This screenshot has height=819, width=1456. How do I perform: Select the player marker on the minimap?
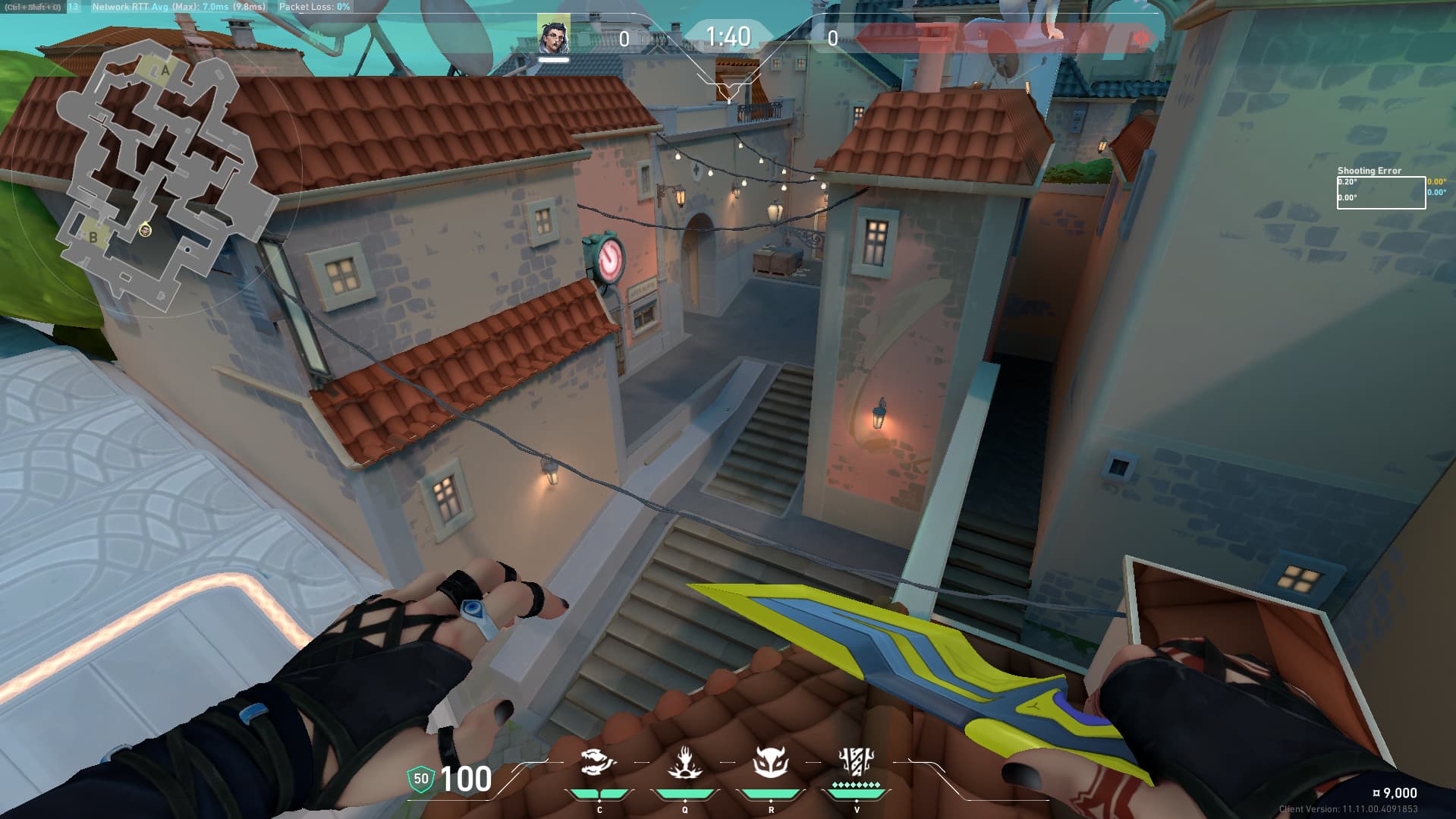(x=146, y=230)
